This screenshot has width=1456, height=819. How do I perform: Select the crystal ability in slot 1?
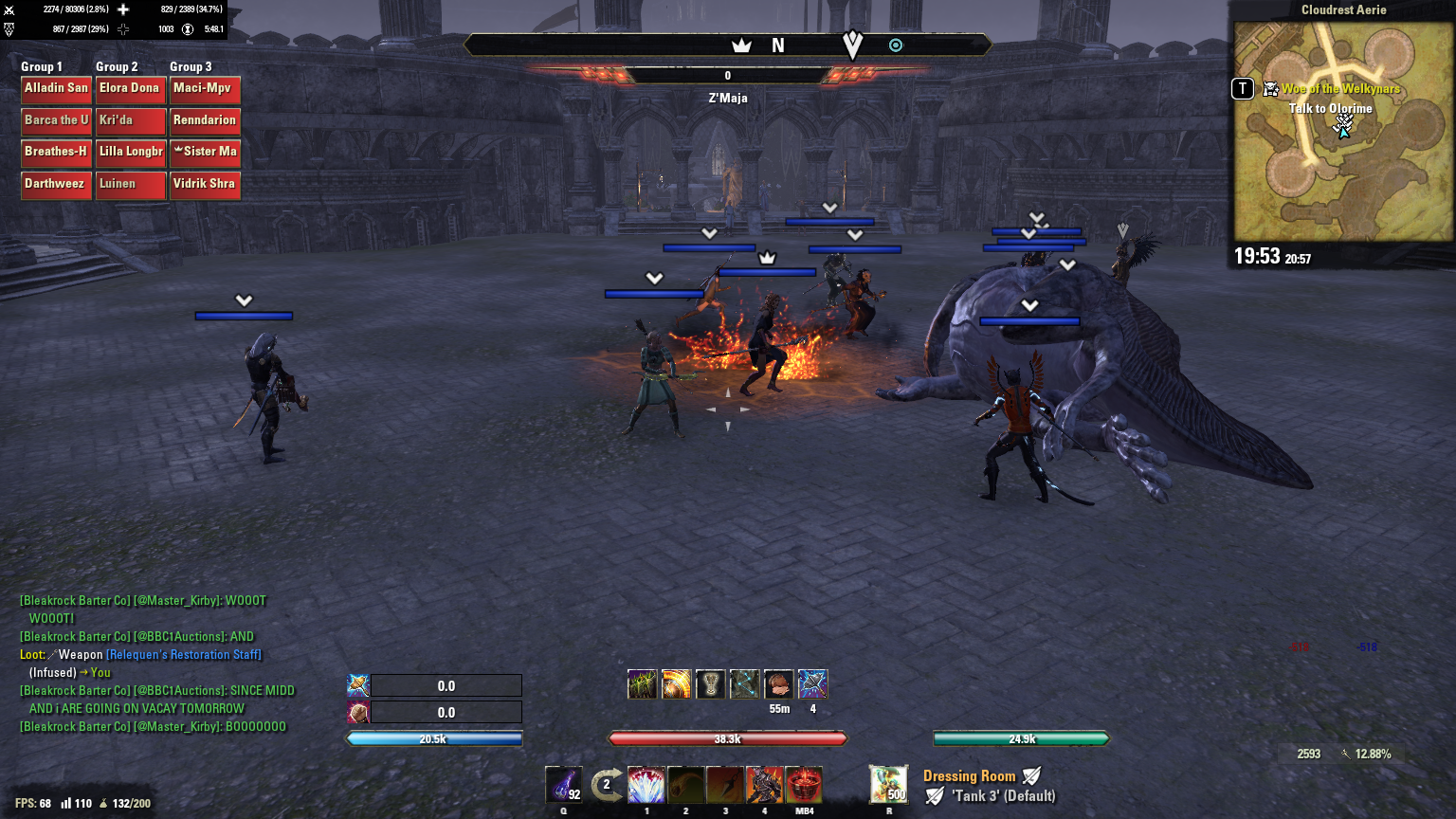click(x=646, y=787)
